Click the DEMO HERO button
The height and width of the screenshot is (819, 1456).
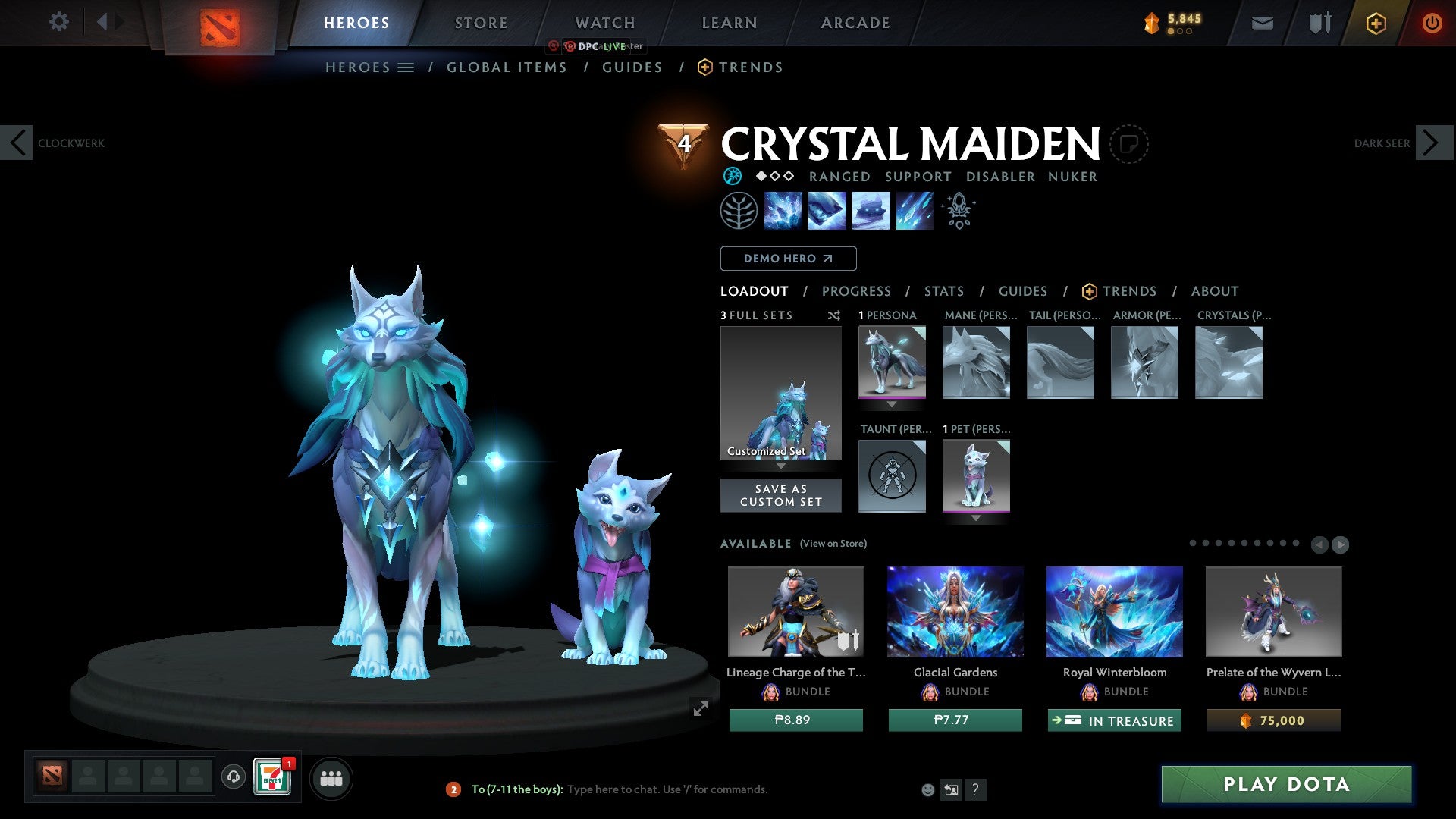coord(788,259)
